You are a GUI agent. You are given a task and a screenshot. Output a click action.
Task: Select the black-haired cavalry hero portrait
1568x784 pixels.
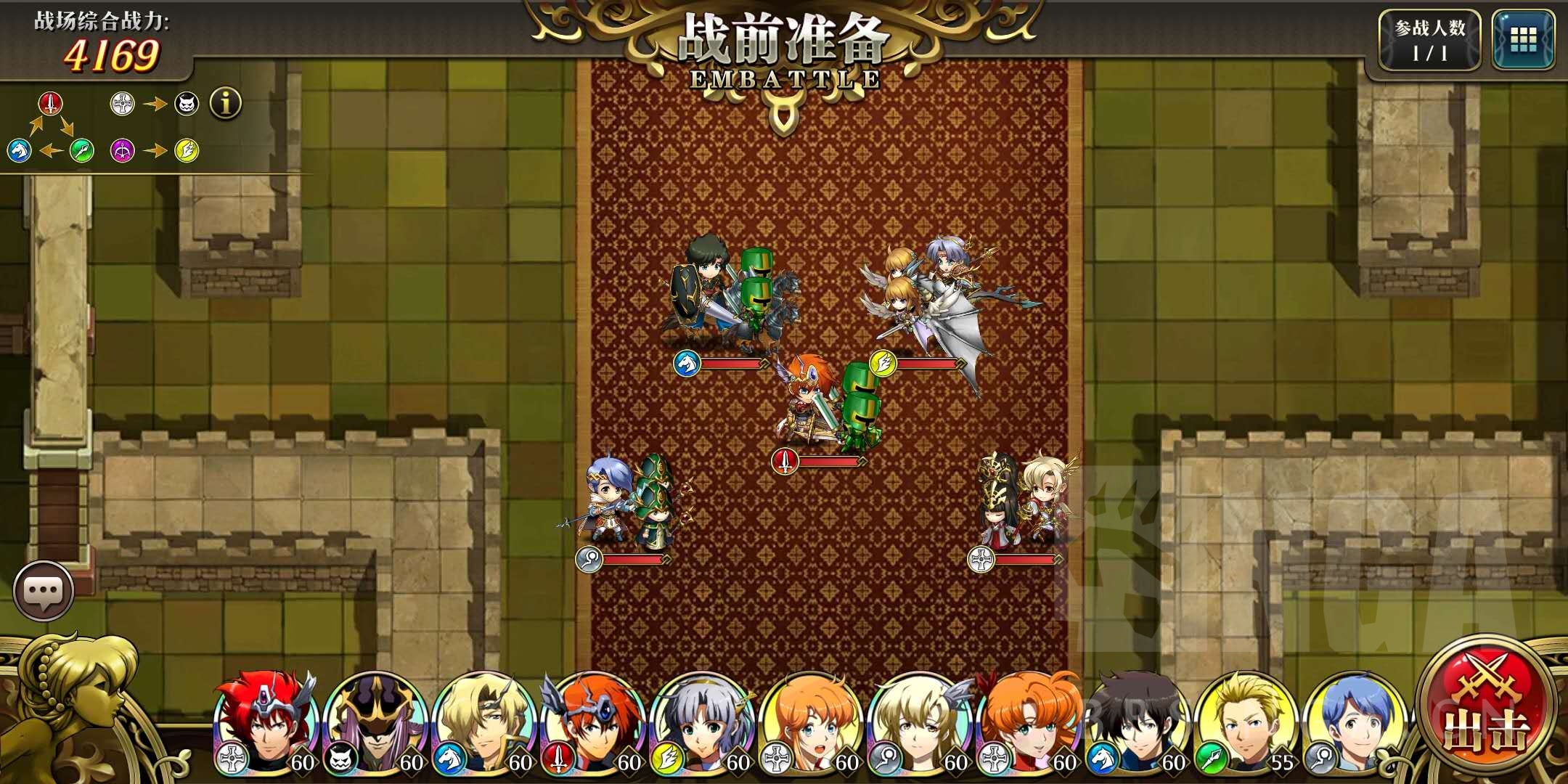click(x=1138, y=723)
